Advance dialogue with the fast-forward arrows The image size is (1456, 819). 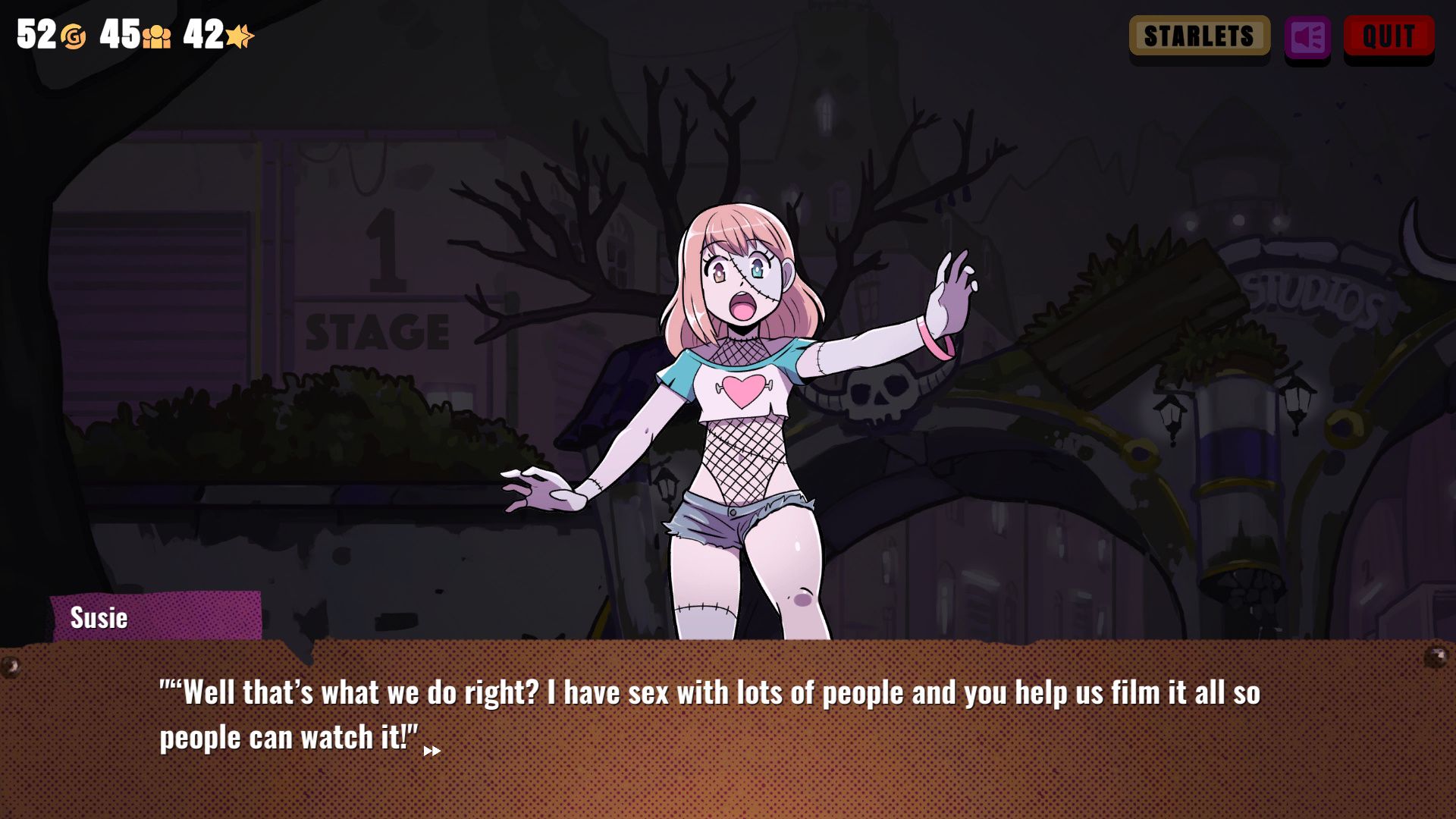tap(431, 751)
